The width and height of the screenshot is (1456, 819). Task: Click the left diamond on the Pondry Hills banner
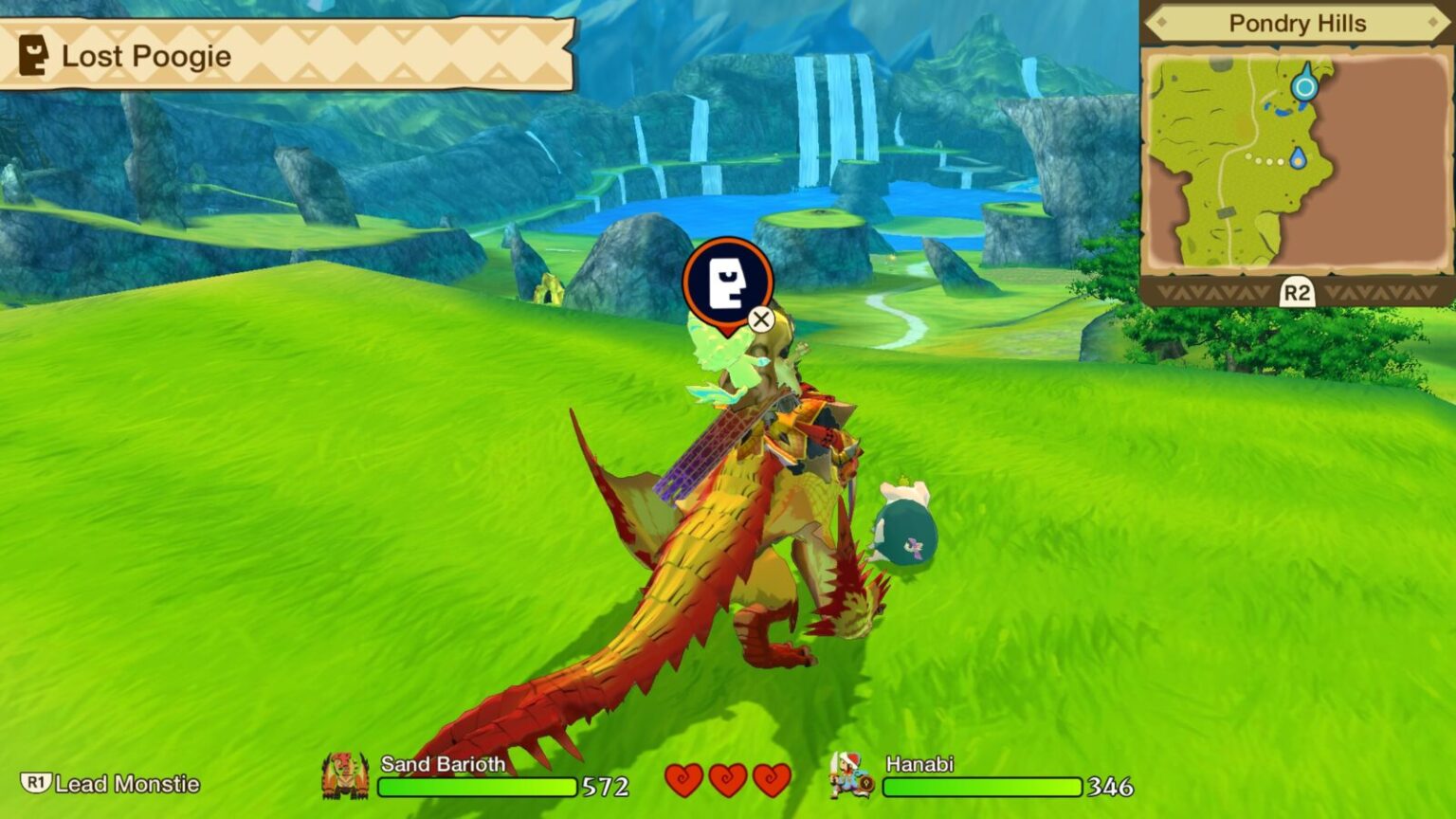click(1163, 24)
